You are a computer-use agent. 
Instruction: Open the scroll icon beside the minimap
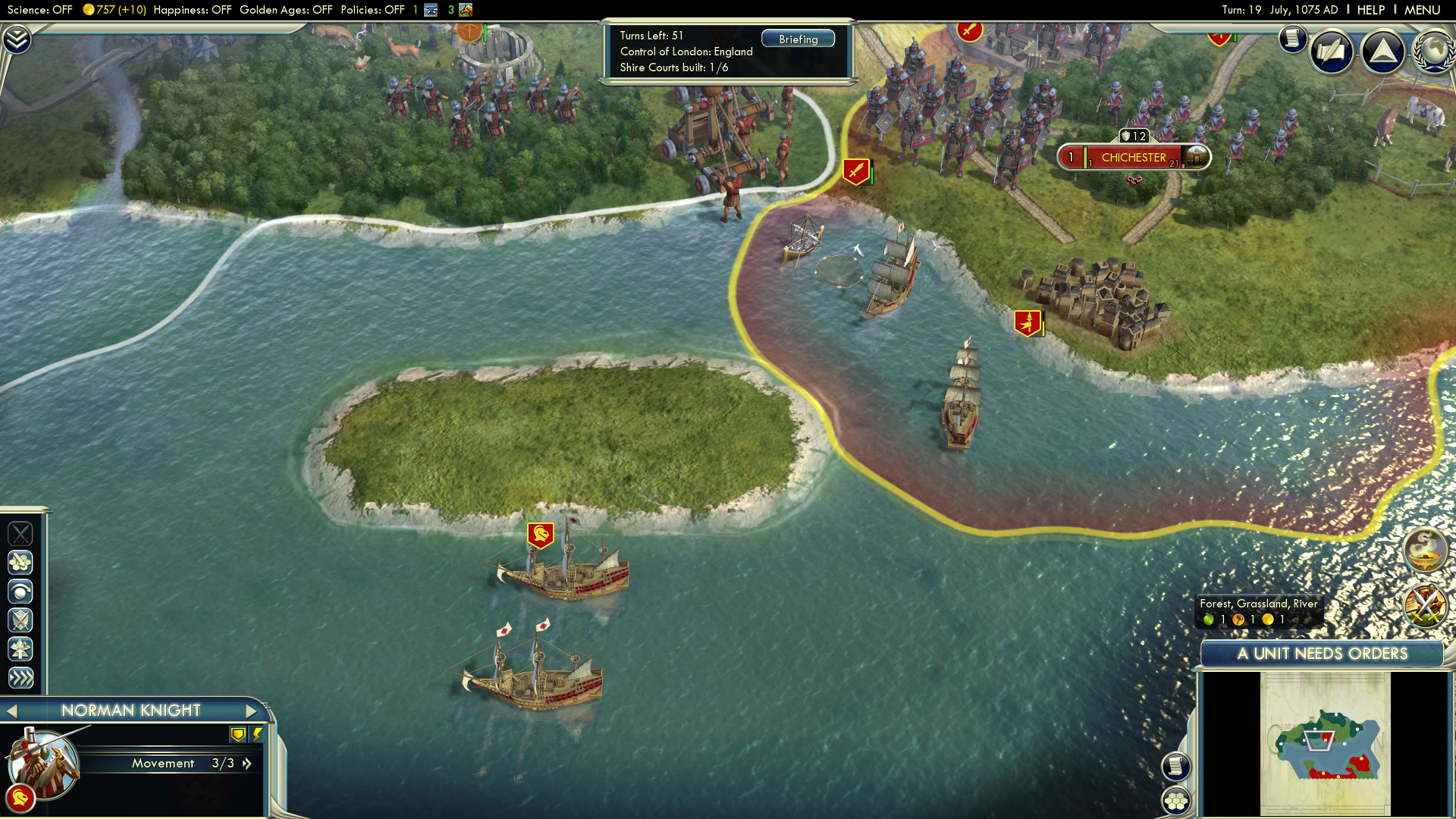(1175, 766)
